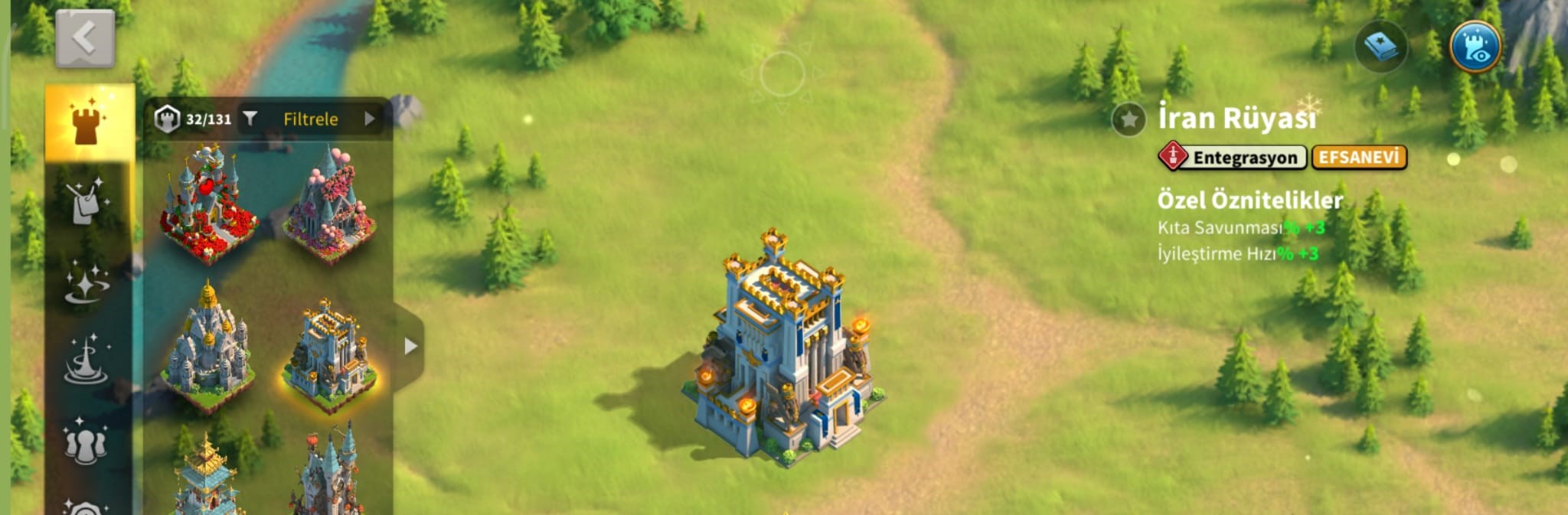The image size is (1568, 515).
Task: Pick the gray golden-domed castle skin
Action: click(x=207, y=348)
